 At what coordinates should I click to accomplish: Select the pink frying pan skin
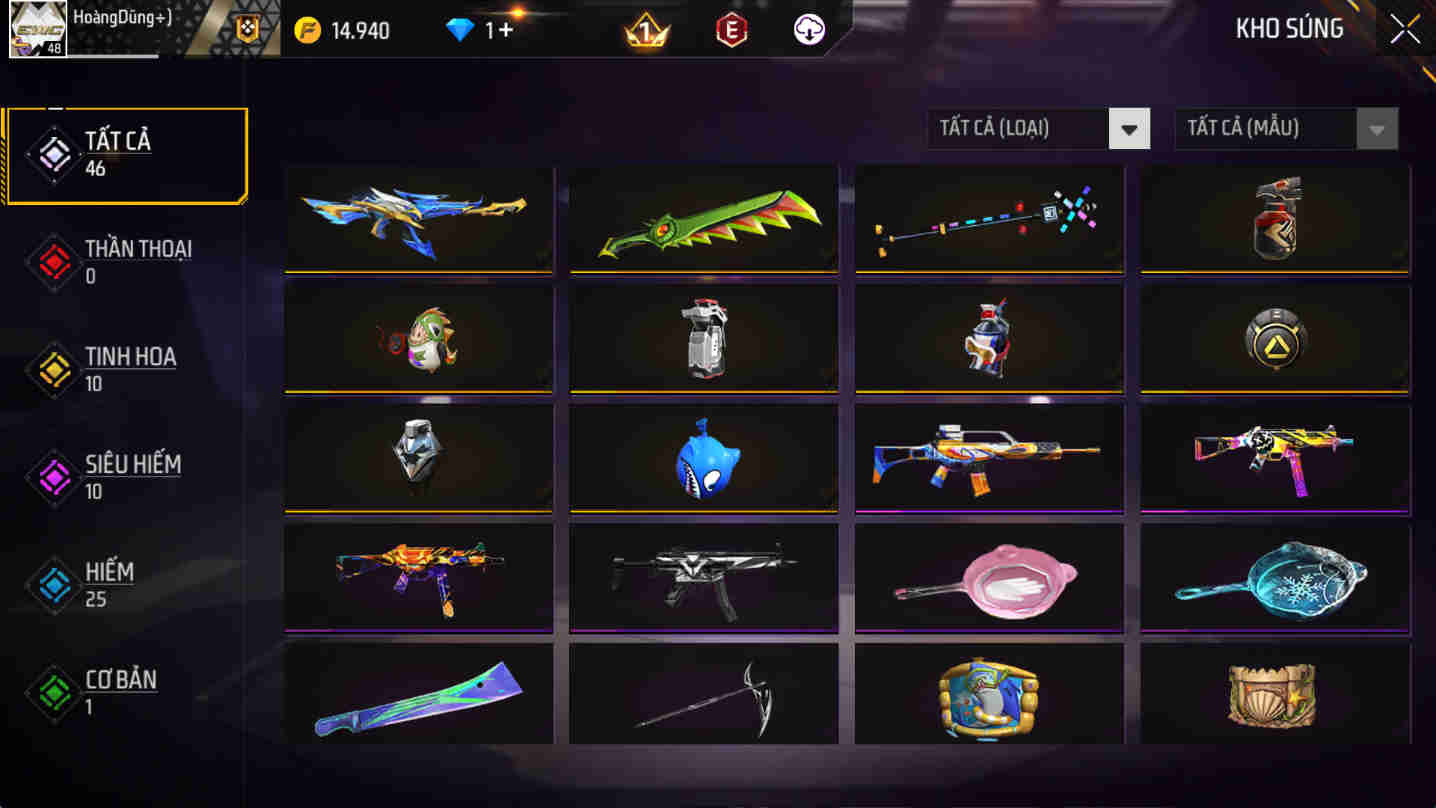[988, 577]
